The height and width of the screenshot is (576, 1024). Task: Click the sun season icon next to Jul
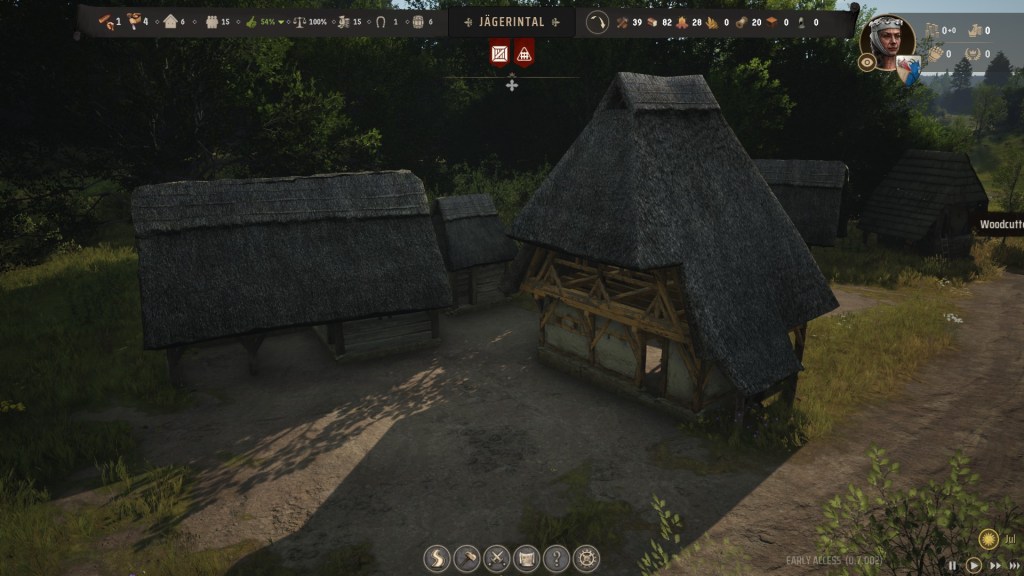click(988, 538)
